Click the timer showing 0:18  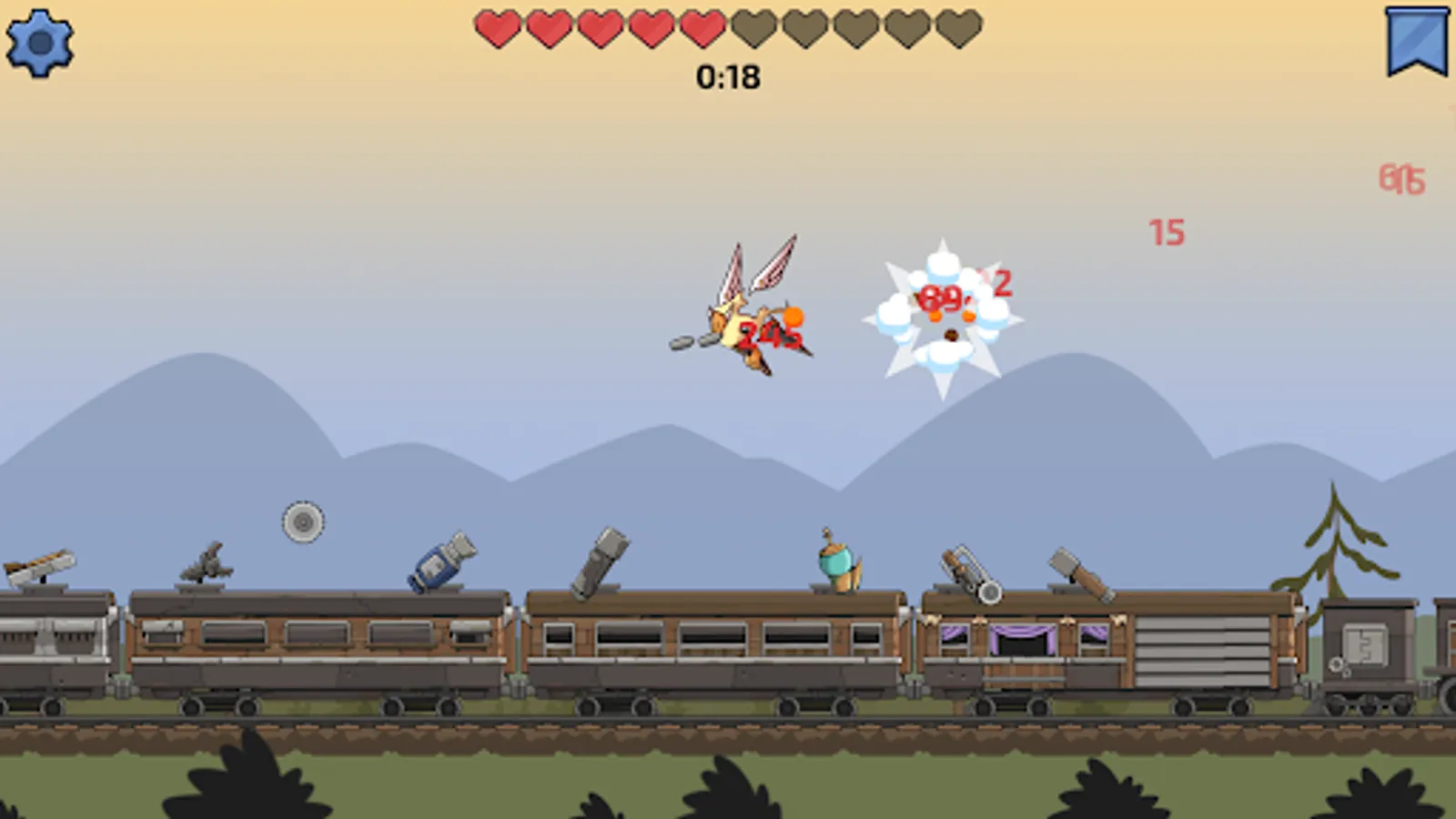[728, 77]
